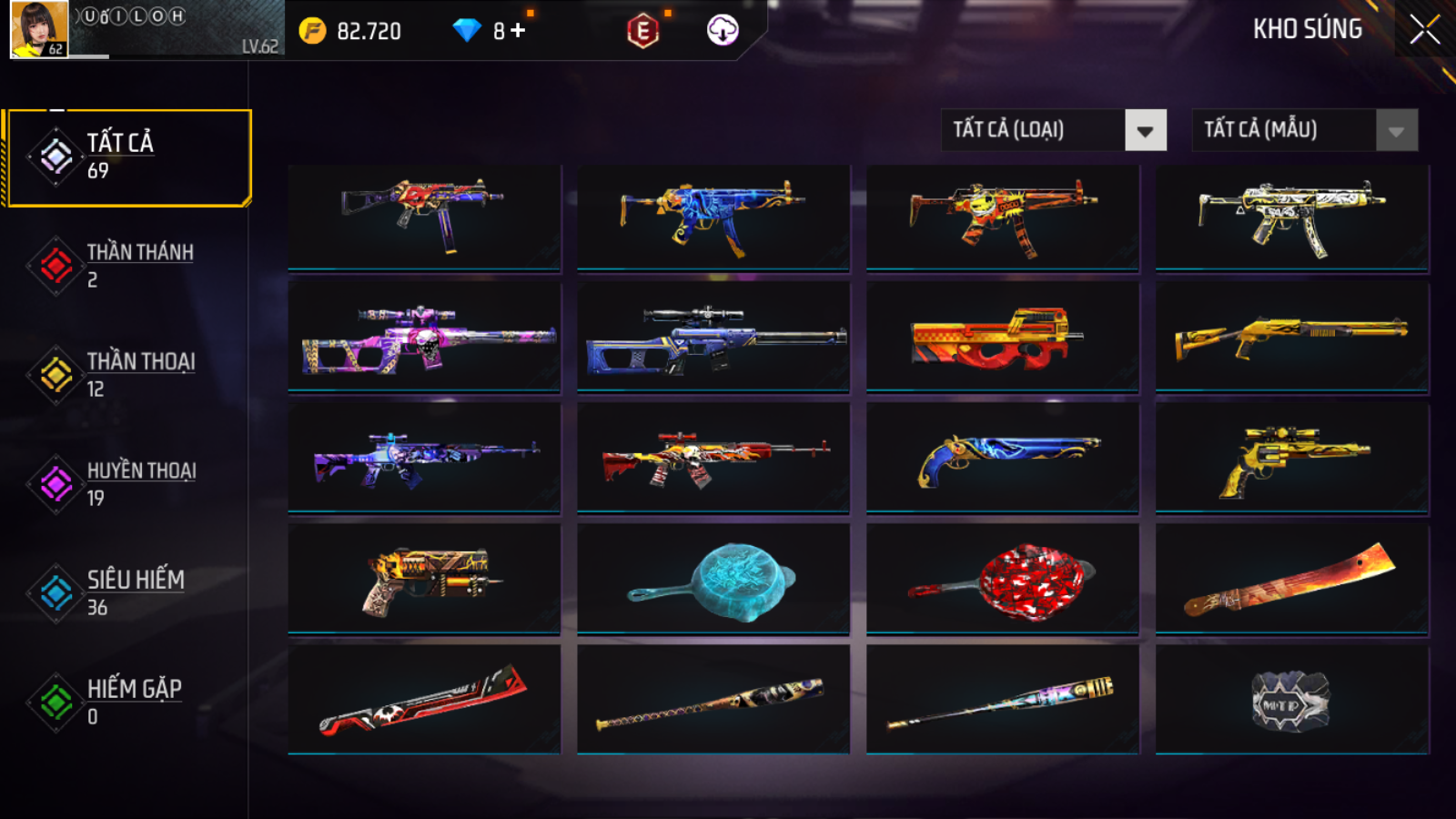Open the red hexagon E emblem icon
Viewport: 1456px width, 819px height.
[642, 31]
